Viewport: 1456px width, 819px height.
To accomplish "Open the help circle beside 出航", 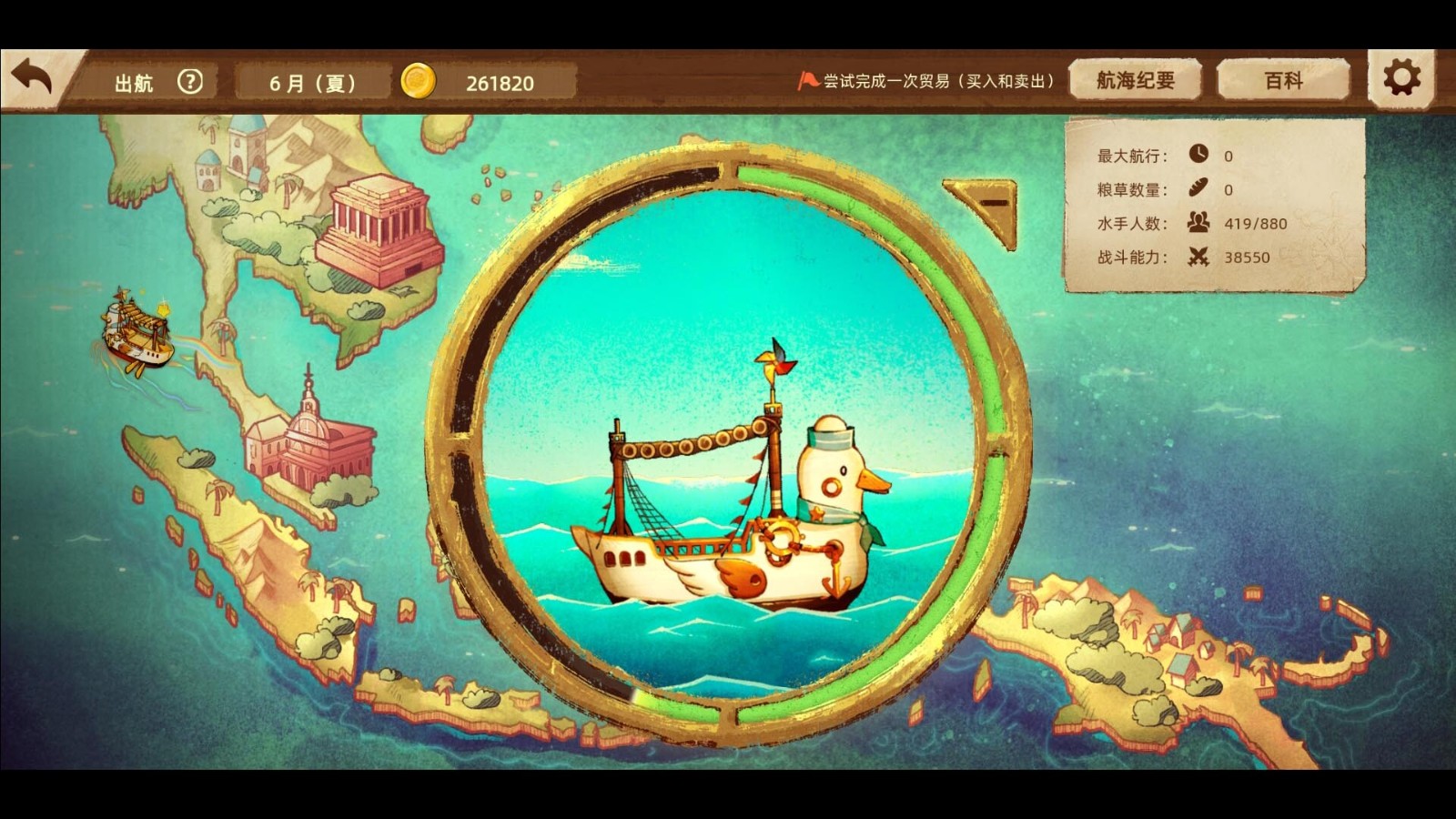I will [190, 82].
